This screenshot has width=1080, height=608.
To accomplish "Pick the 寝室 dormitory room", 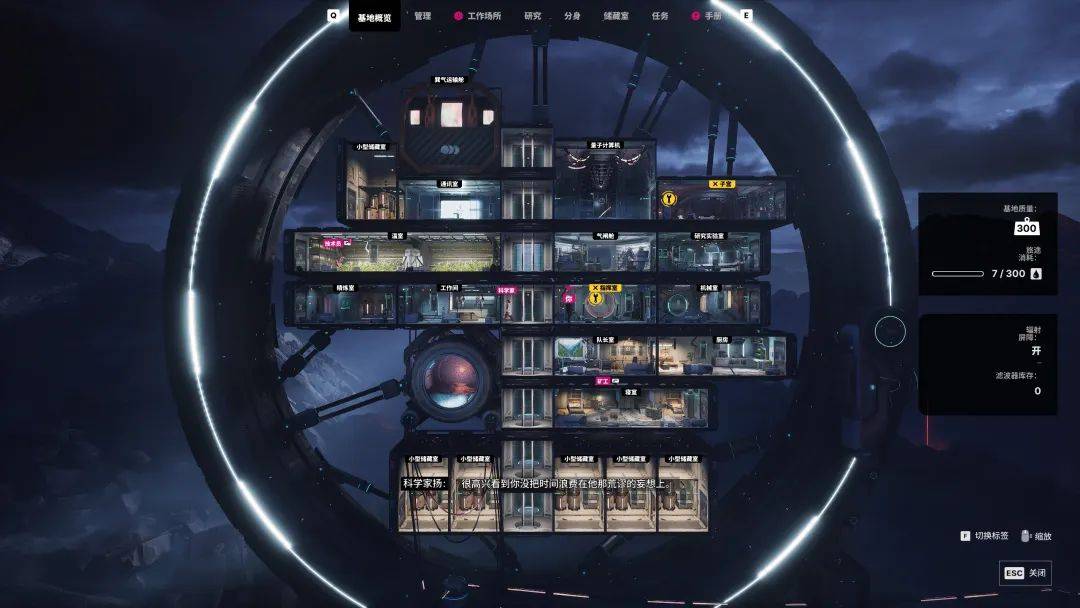I will click(630, 408).
